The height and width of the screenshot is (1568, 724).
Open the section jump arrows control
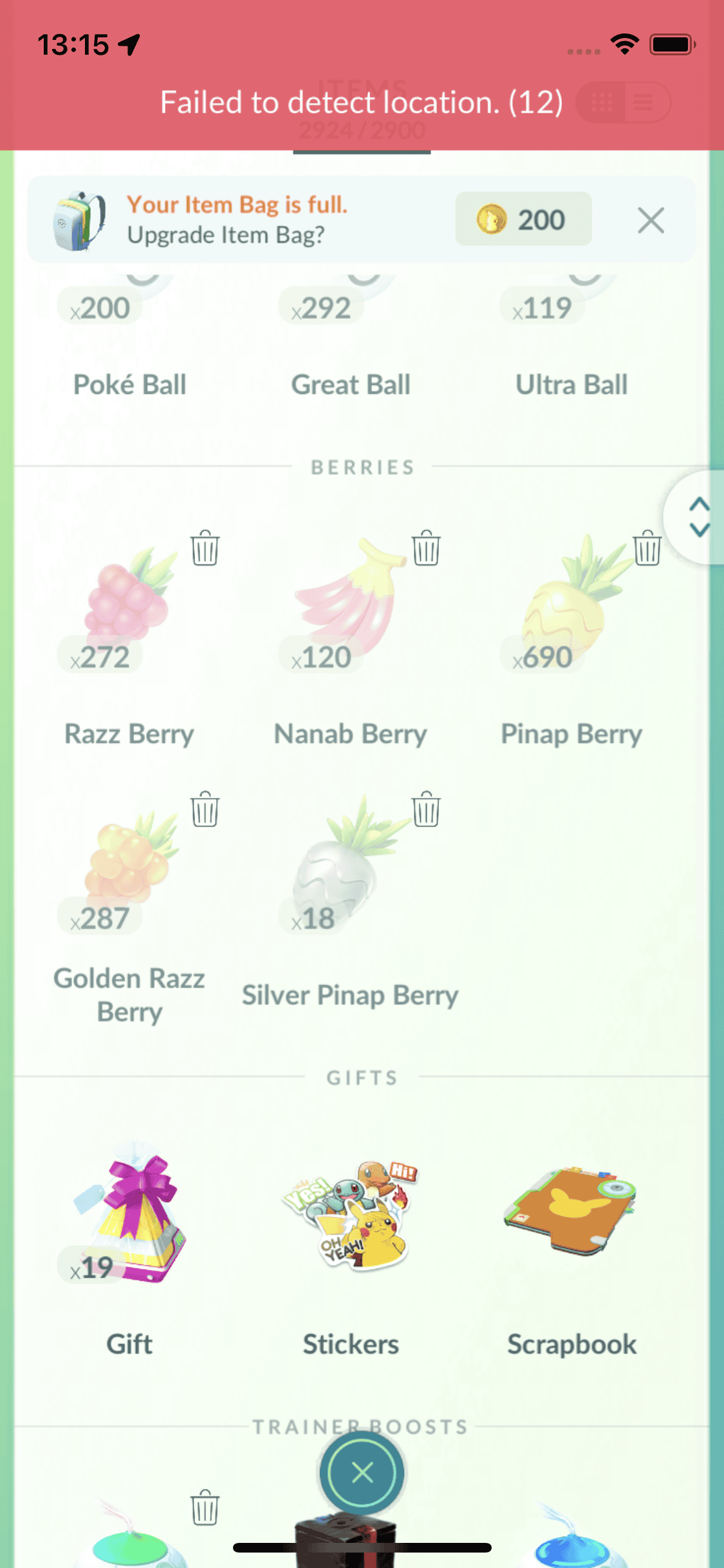click(698, 517)
